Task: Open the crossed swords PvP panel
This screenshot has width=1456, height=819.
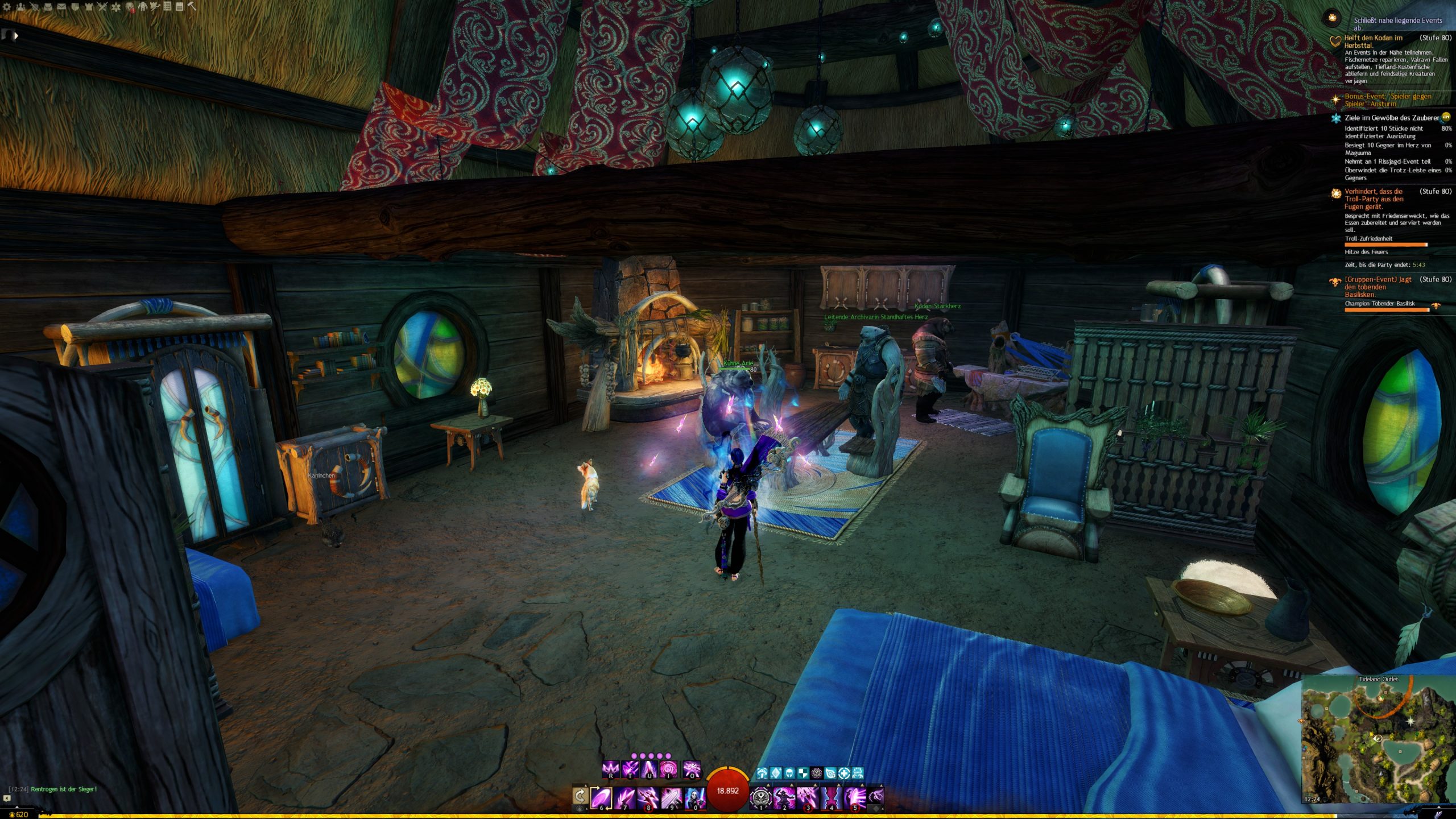Action: [102, 7]
